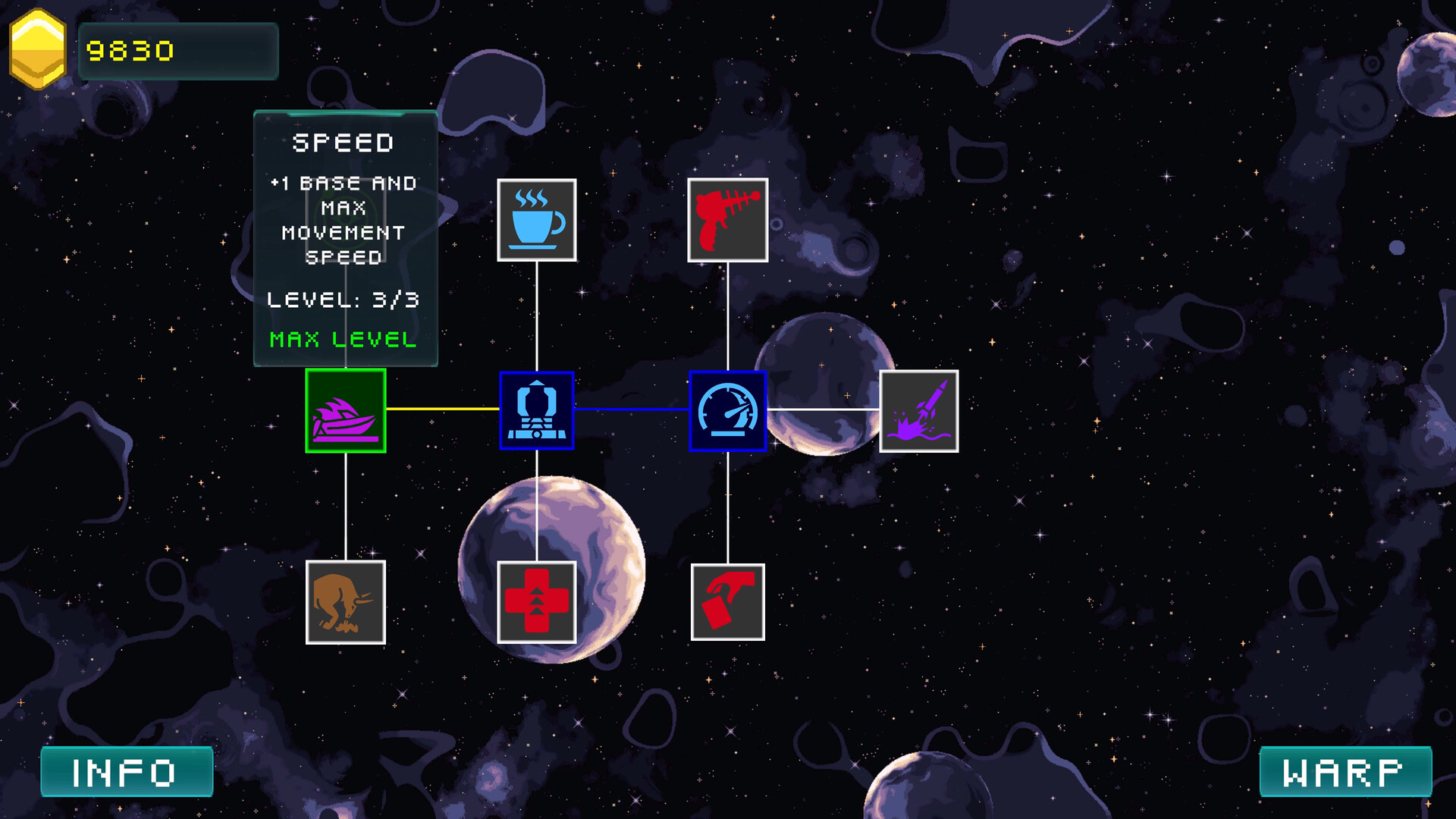This screenshot has height=819, width=1456.
Task: Click the bull charge upgrade node
Action: pyautogui.click(x=345, y=602)
